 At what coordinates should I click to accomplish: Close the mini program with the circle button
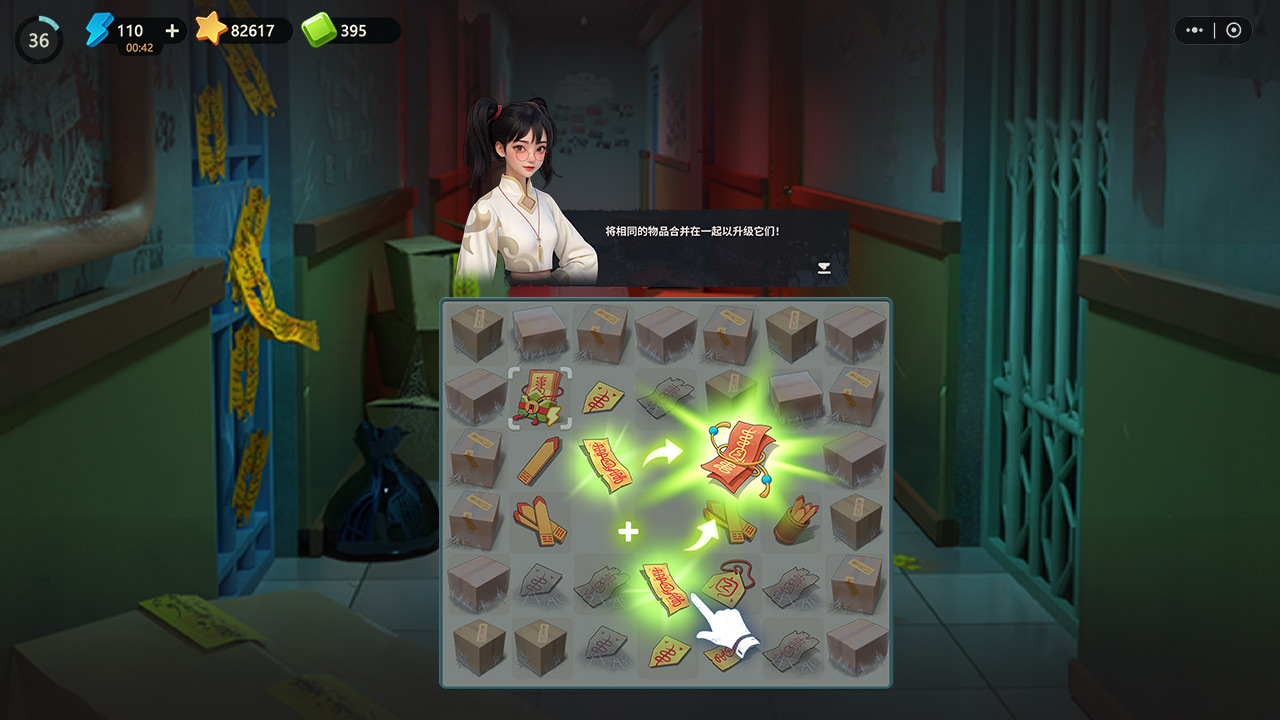tap(1233, 30)
